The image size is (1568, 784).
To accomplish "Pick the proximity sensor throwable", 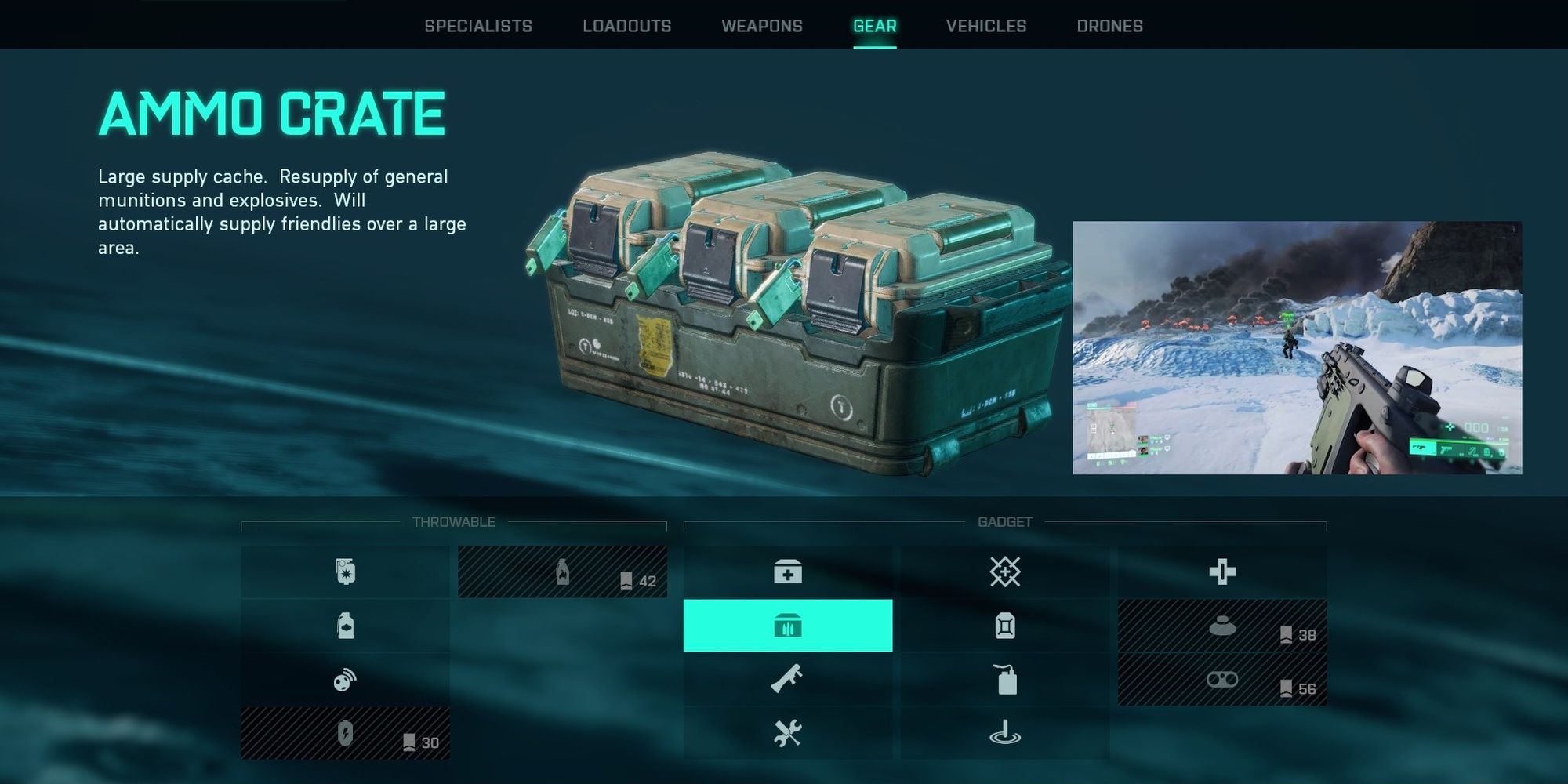I will pyautogui.click(x=345, y=680).
